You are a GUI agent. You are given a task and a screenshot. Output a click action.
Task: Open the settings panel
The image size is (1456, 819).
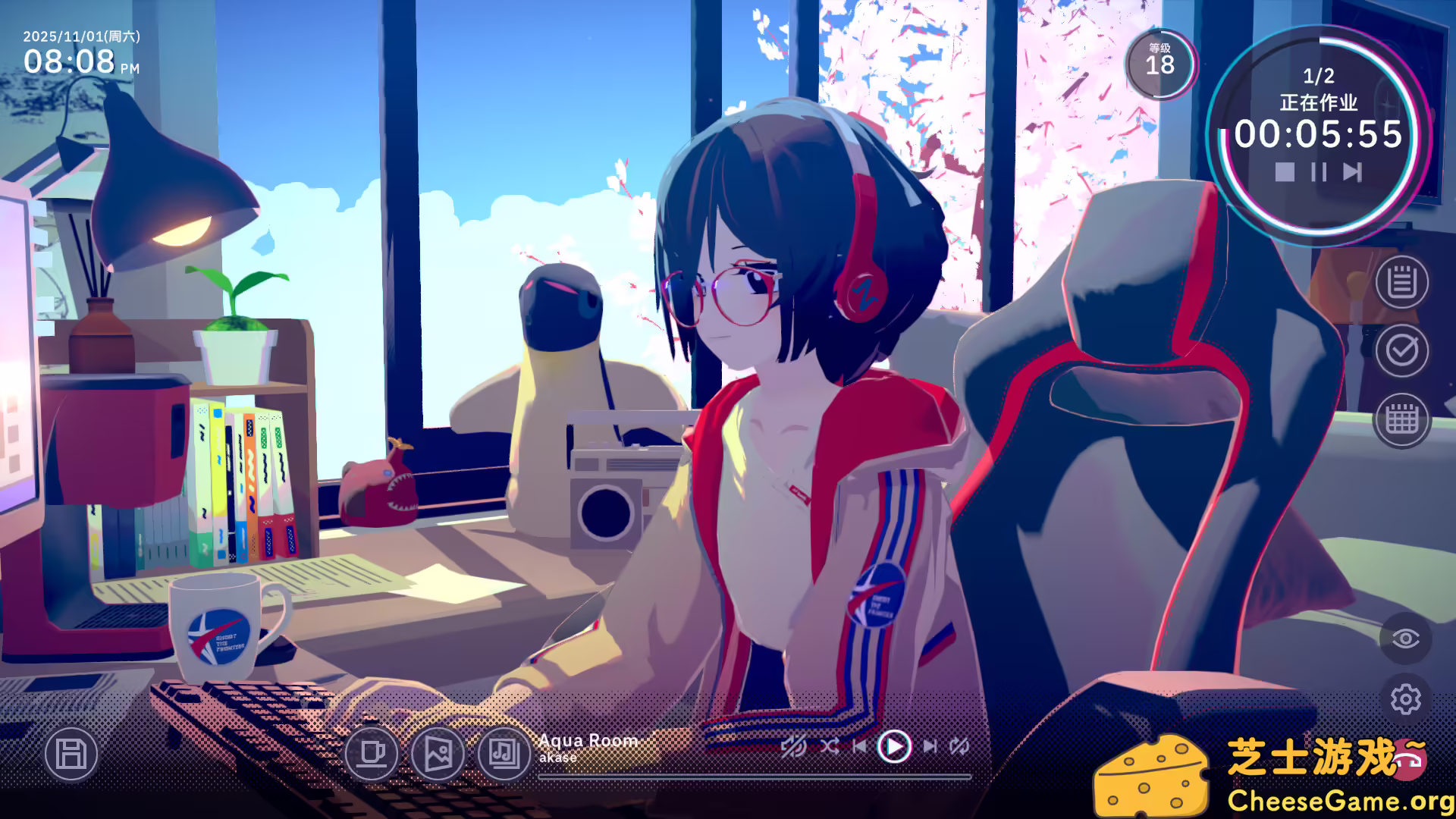[x=1407, y=699]
